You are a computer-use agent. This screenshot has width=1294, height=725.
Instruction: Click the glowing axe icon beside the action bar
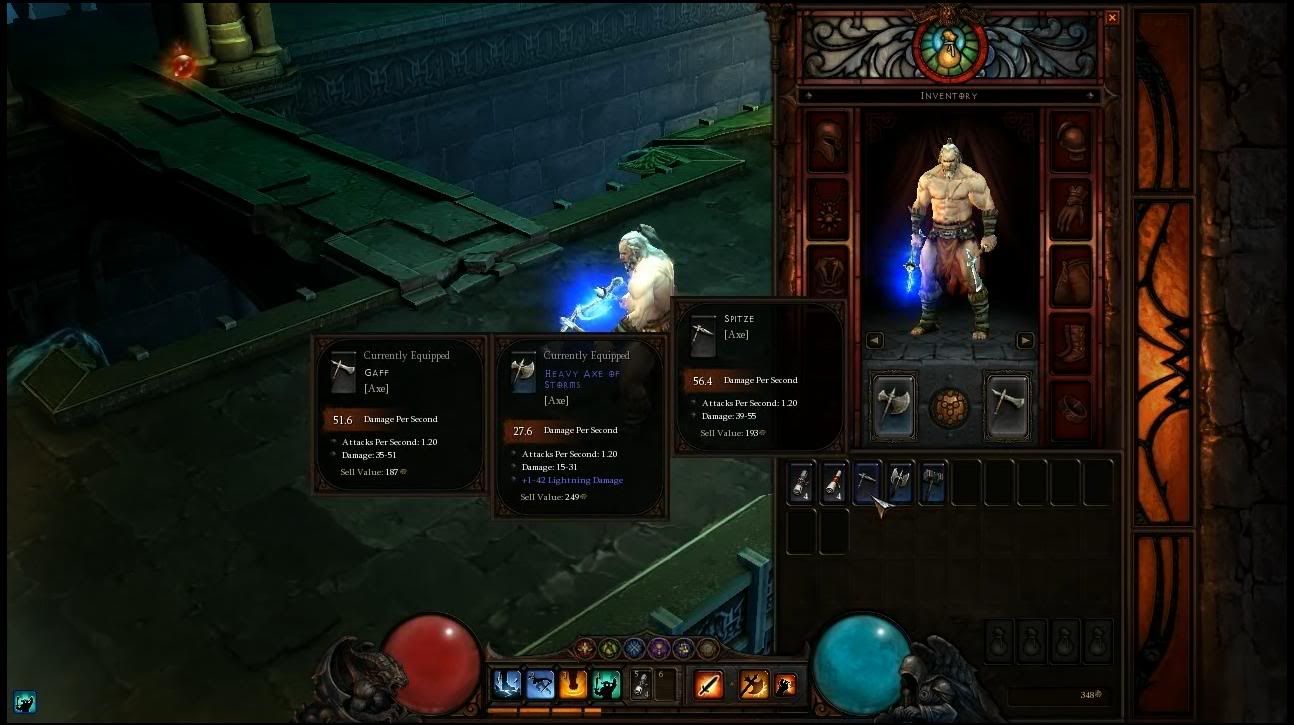pos(753,684)
